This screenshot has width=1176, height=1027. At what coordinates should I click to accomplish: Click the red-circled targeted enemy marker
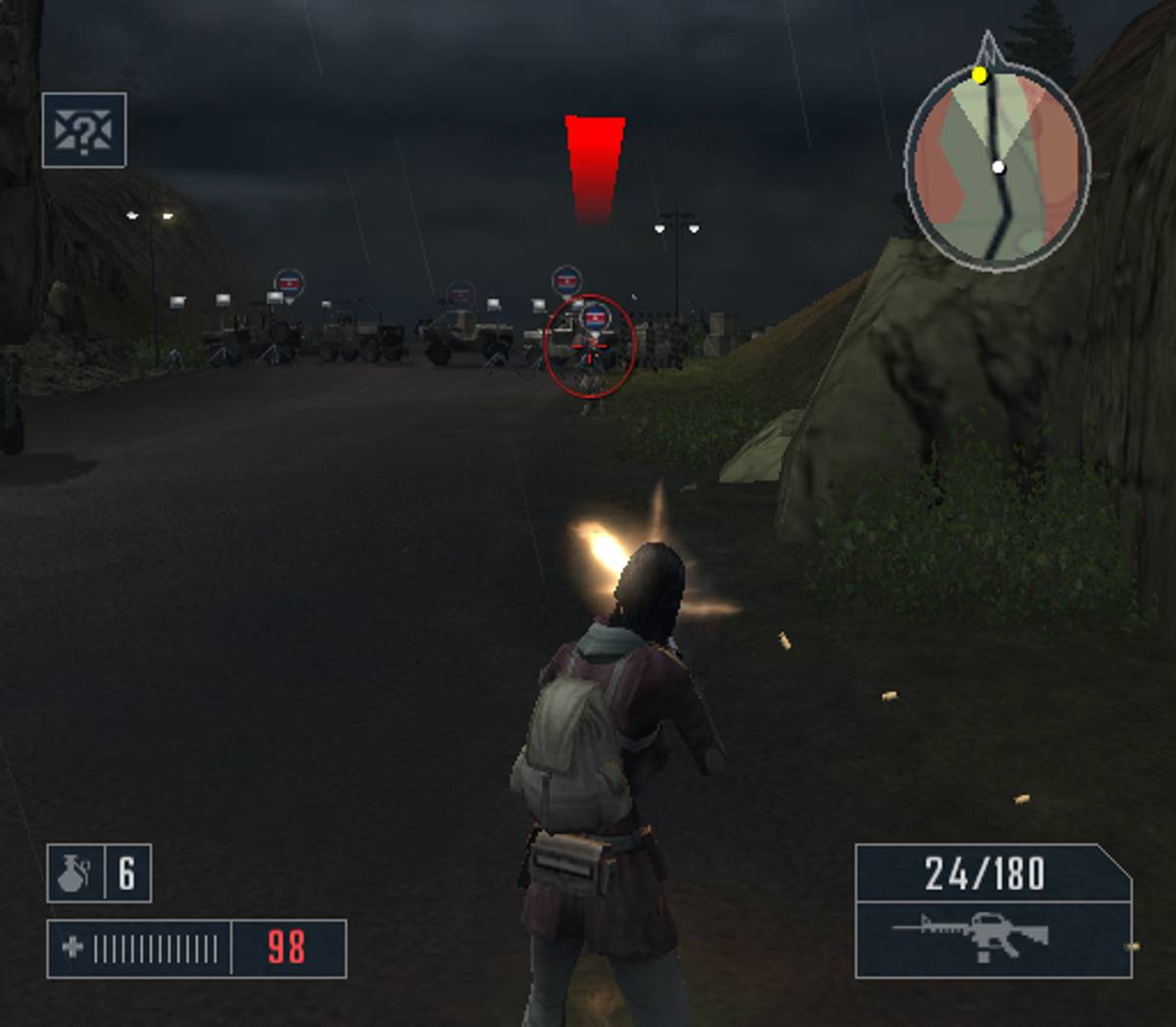pos(589,346)
